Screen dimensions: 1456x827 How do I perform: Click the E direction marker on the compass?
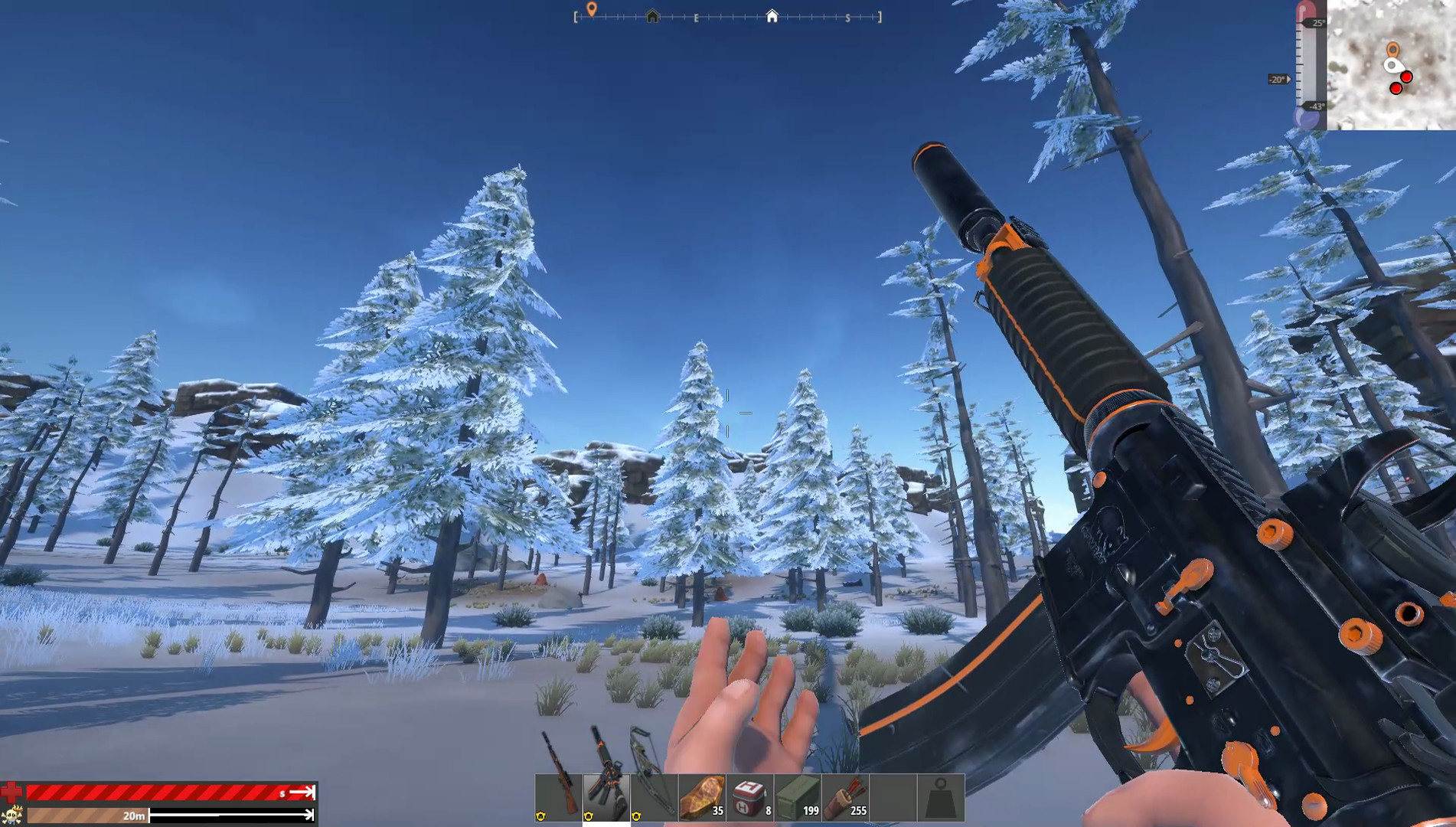[695, 17]
